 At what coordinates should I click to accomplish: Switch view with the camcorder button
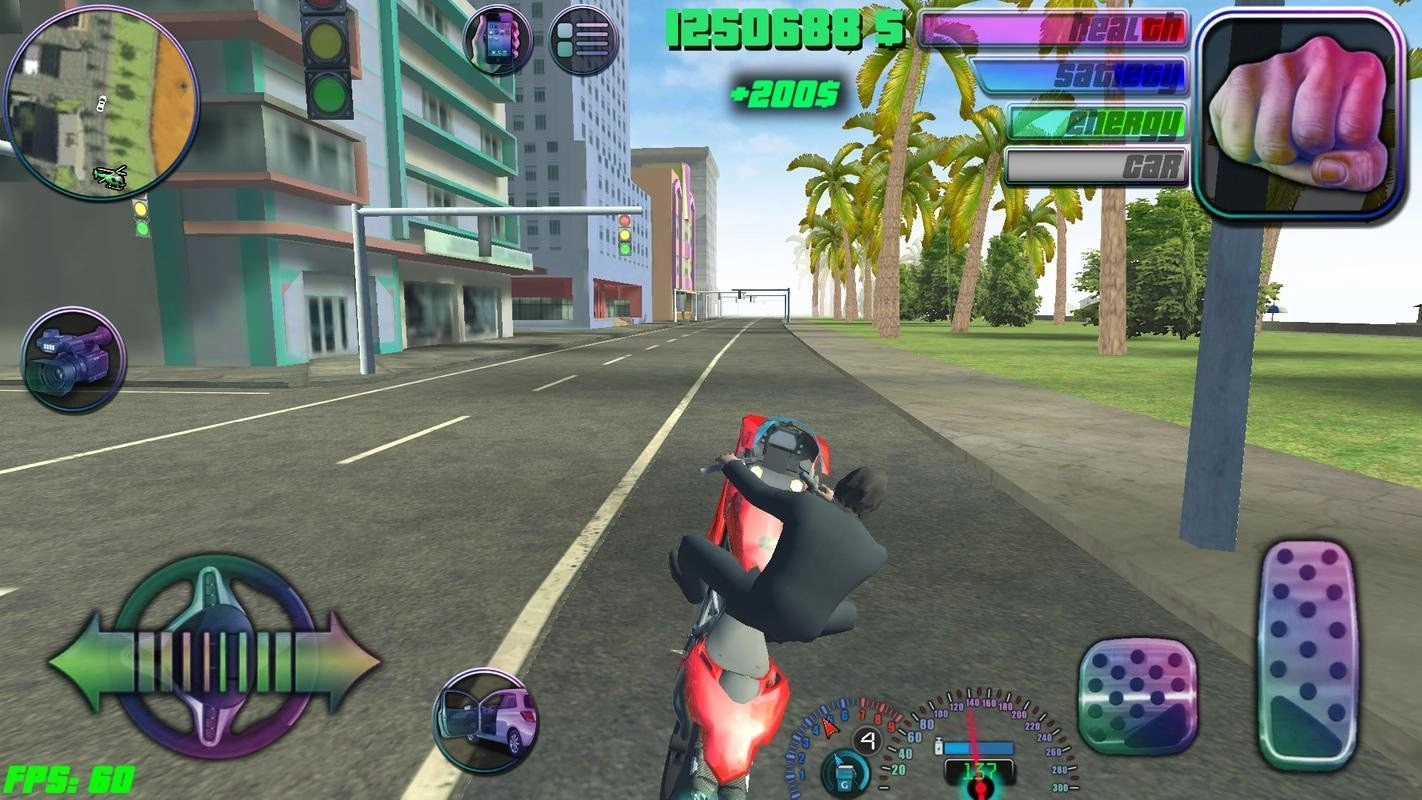[x=73, y=360]
